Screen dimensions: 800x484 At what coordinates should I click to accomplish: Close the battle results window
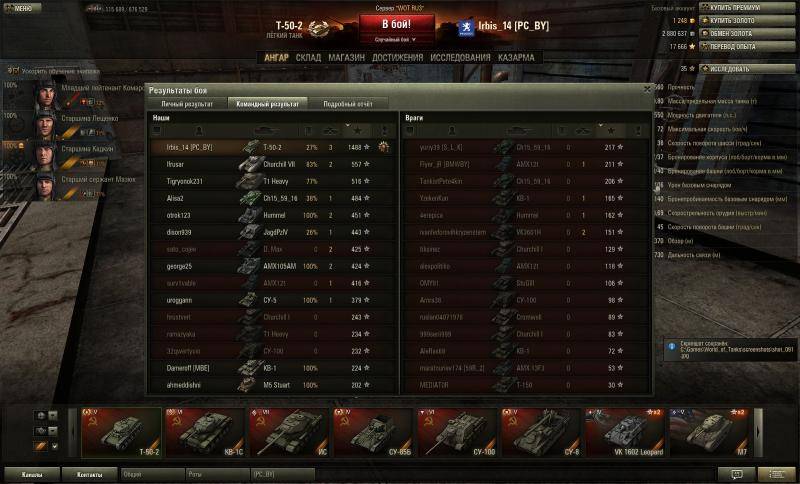pos(646,91)
